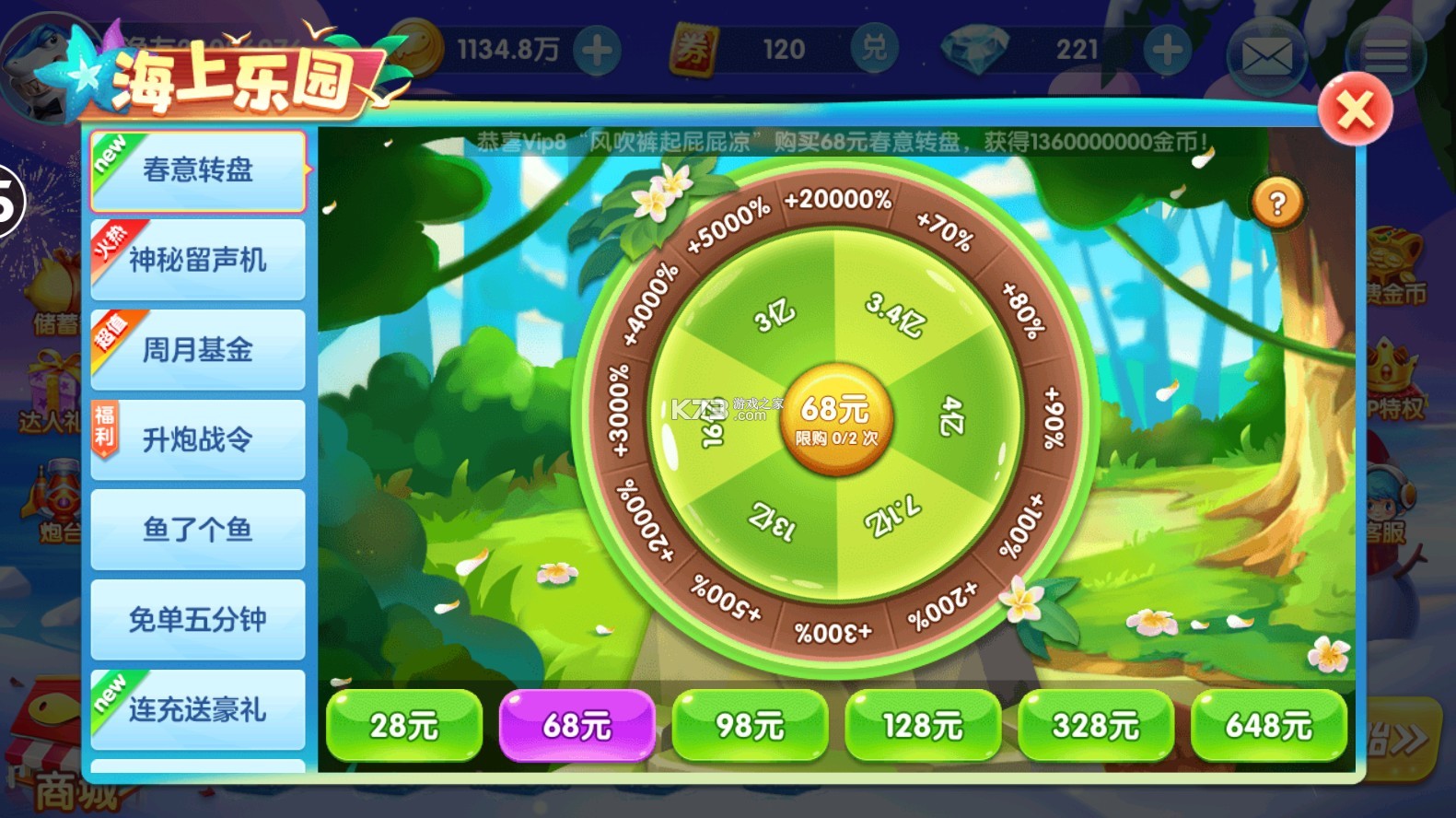Select the 28元 wheel tier
Viewport: 1456px width, 818px height.
click(x=404, y=726)
